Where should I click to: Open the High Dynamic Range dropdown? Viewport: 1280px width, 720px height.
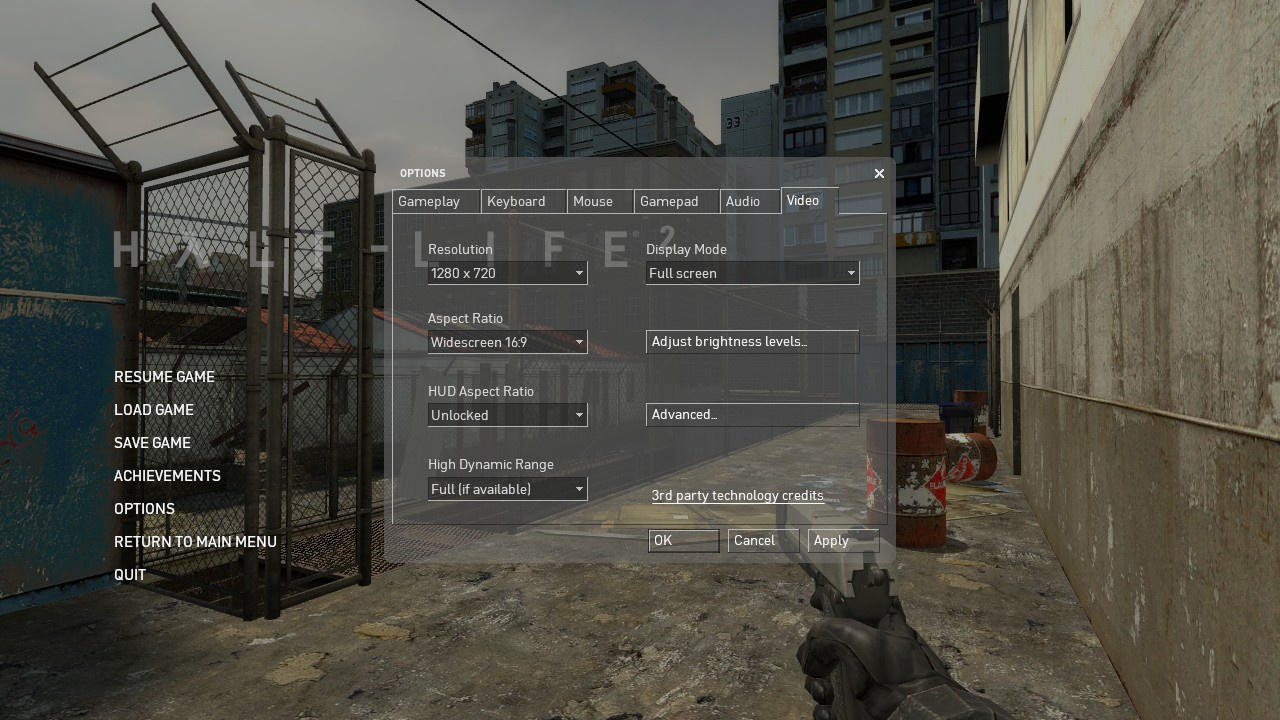pyautogui.click(x=507, y=489)
